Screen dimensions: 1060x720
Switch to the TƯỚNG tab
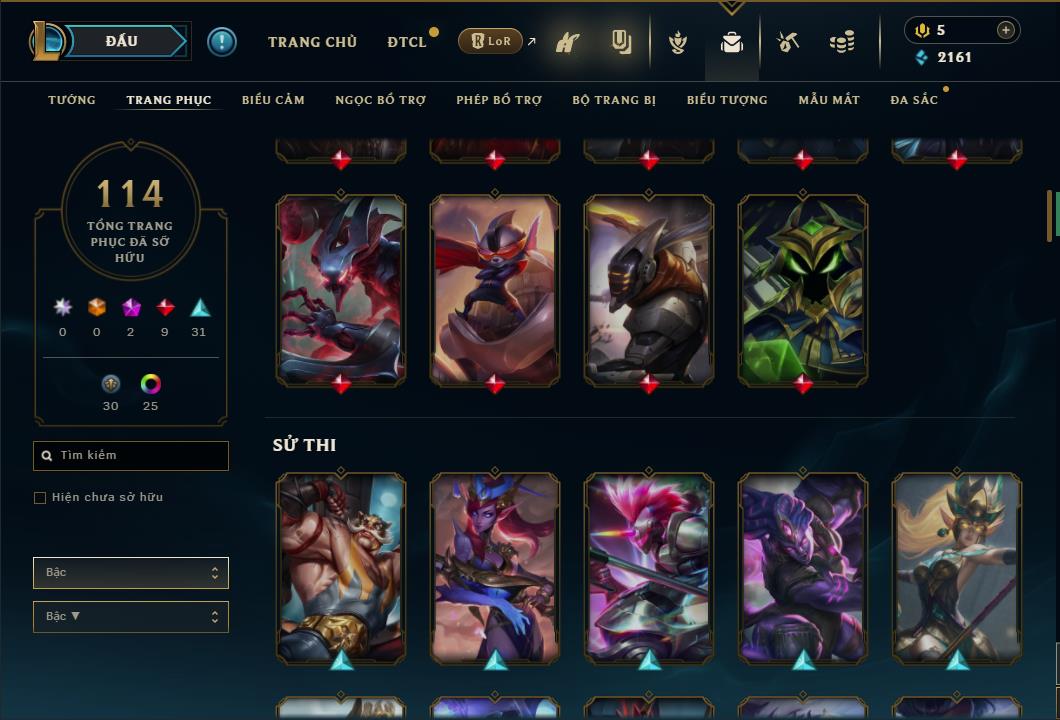72,100
